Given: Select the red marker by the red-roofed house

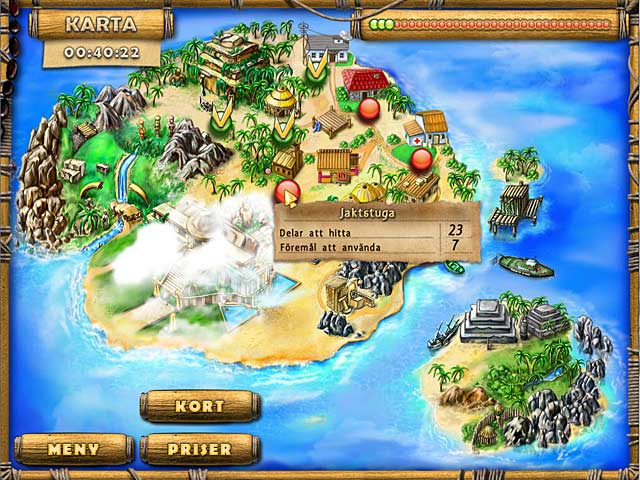Looking at the screenshot, I should pyautogui.click(x=369, y=107).
